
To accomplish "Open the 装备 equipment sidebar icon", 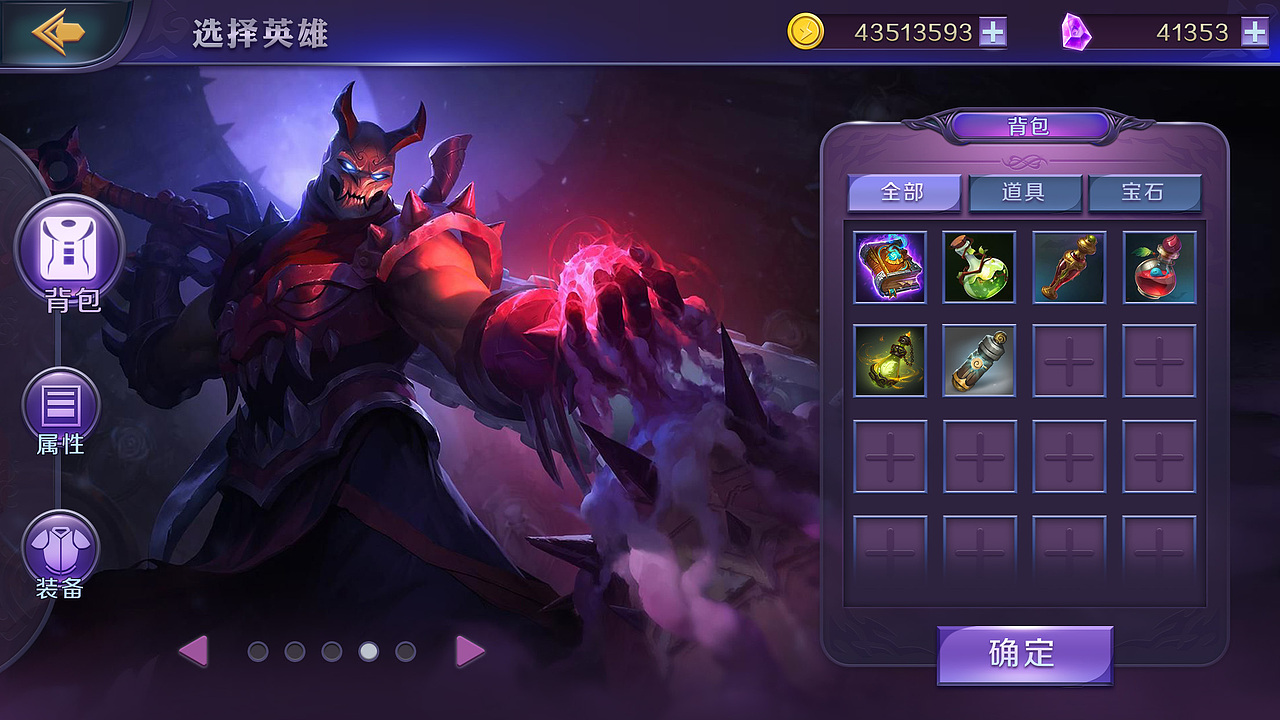I will [63, 545].
